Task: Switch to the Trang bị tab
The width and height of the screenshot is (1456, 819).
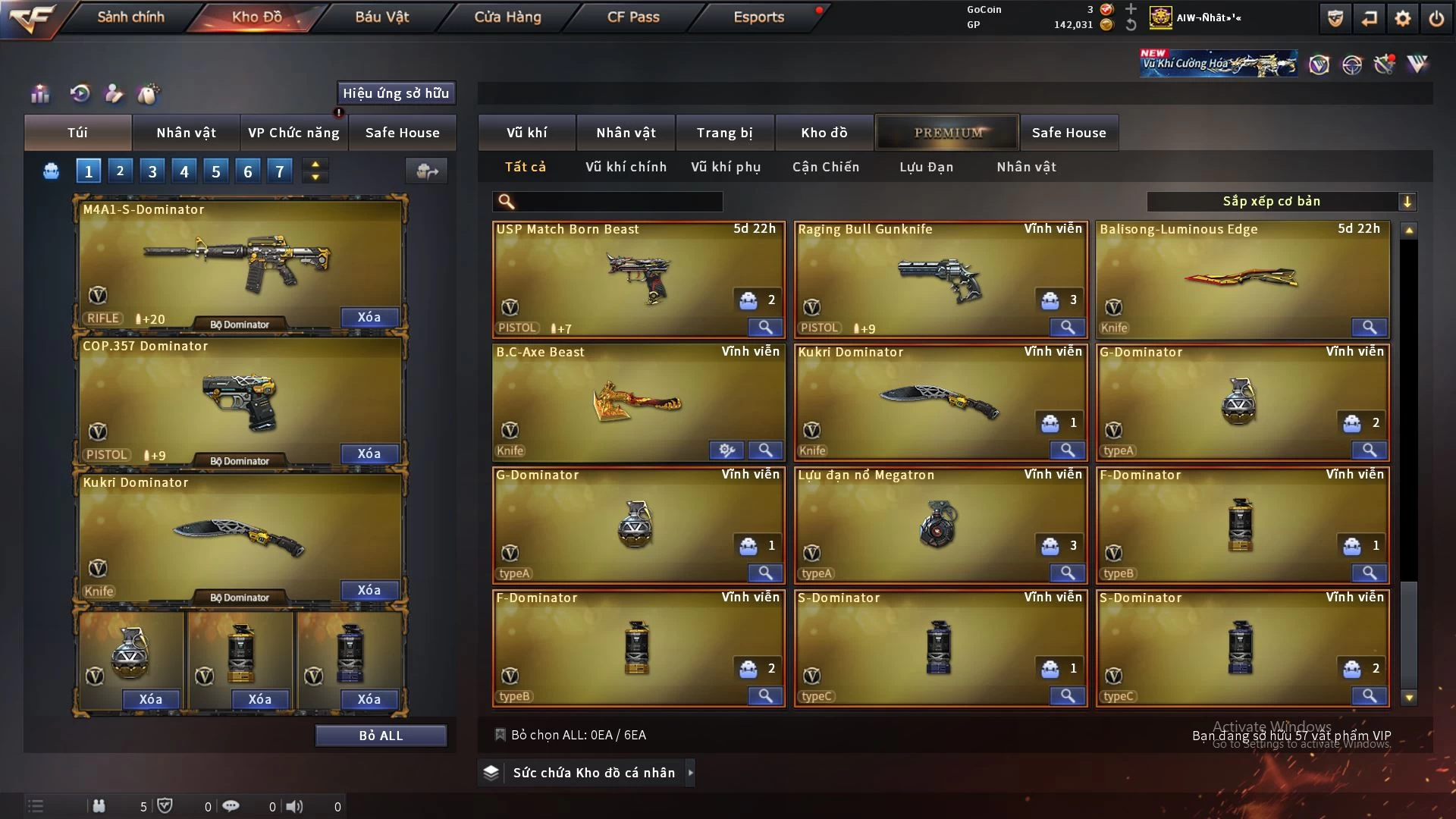Action: point(724,133)
